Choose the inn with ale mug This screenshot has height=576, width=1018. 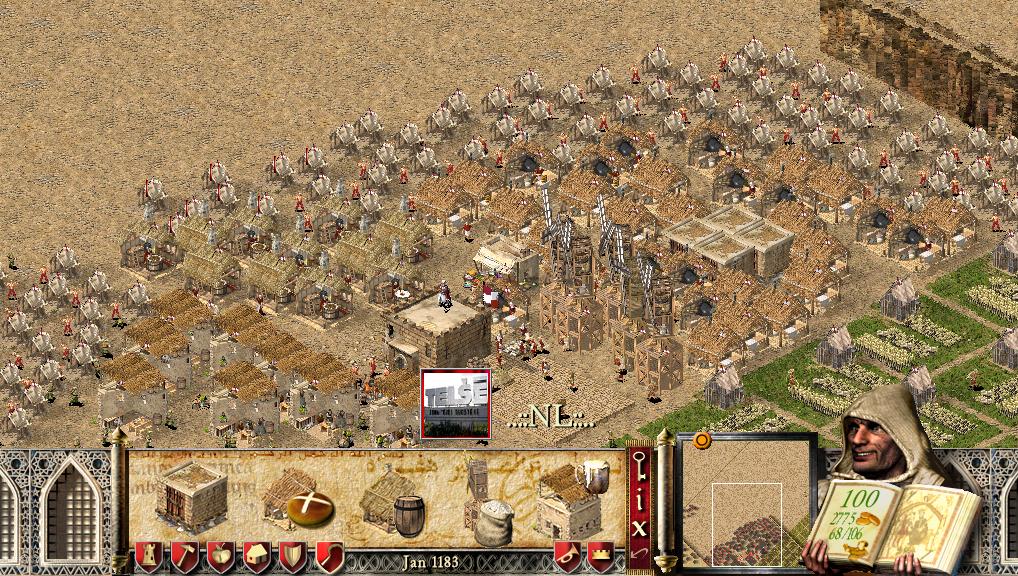point(572,498)
